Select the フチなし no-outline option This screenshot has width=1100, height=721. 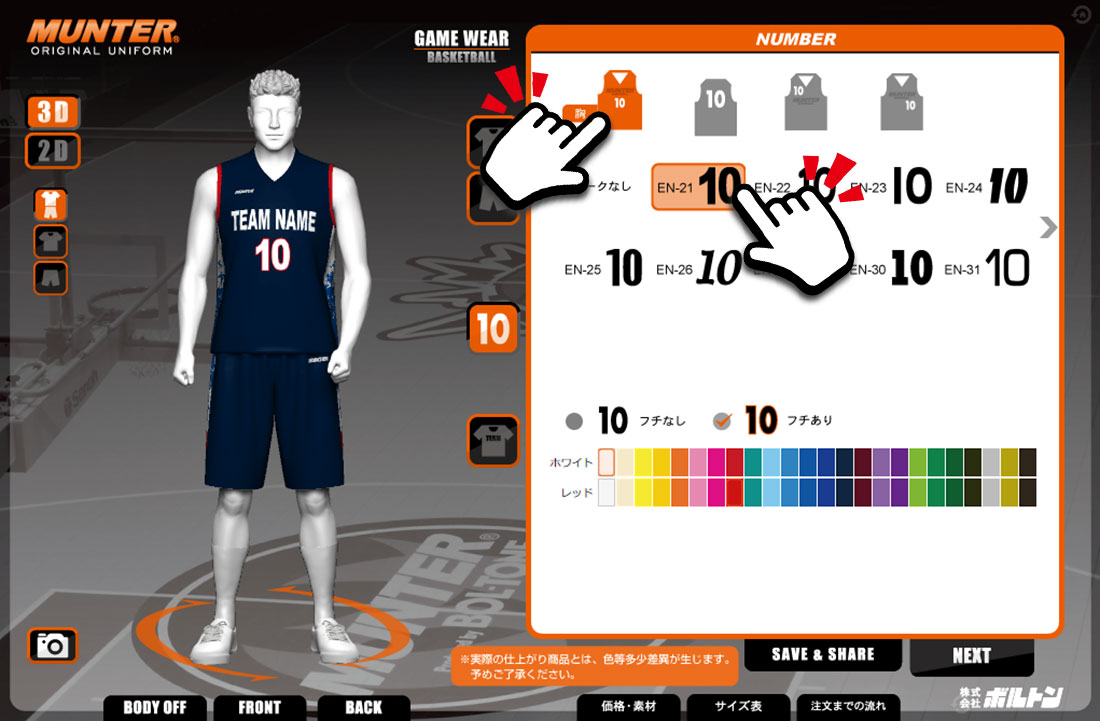click(x=574, y=421)
